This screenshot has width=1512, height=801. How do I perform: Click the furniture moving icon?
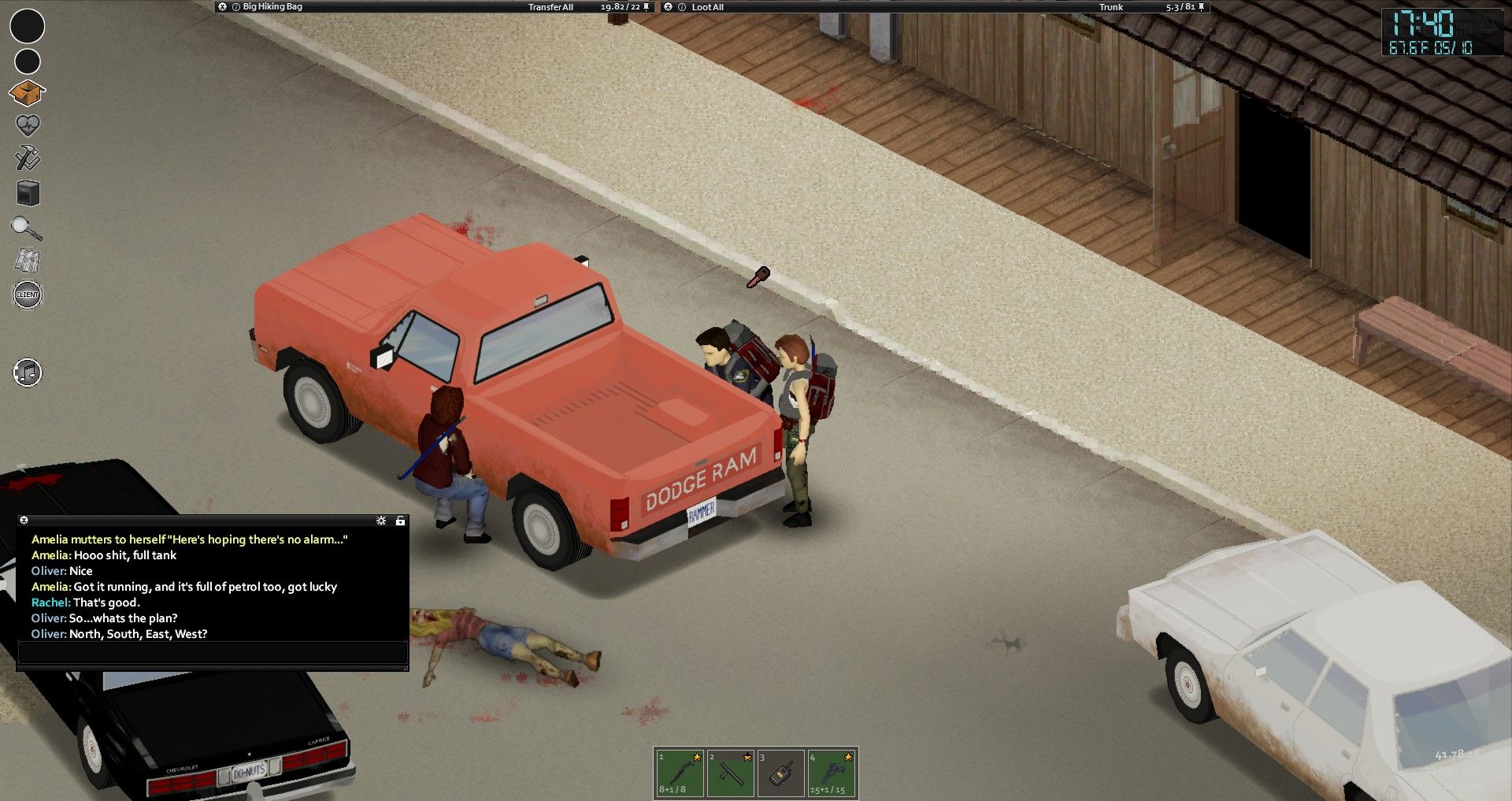click(28, 193)
